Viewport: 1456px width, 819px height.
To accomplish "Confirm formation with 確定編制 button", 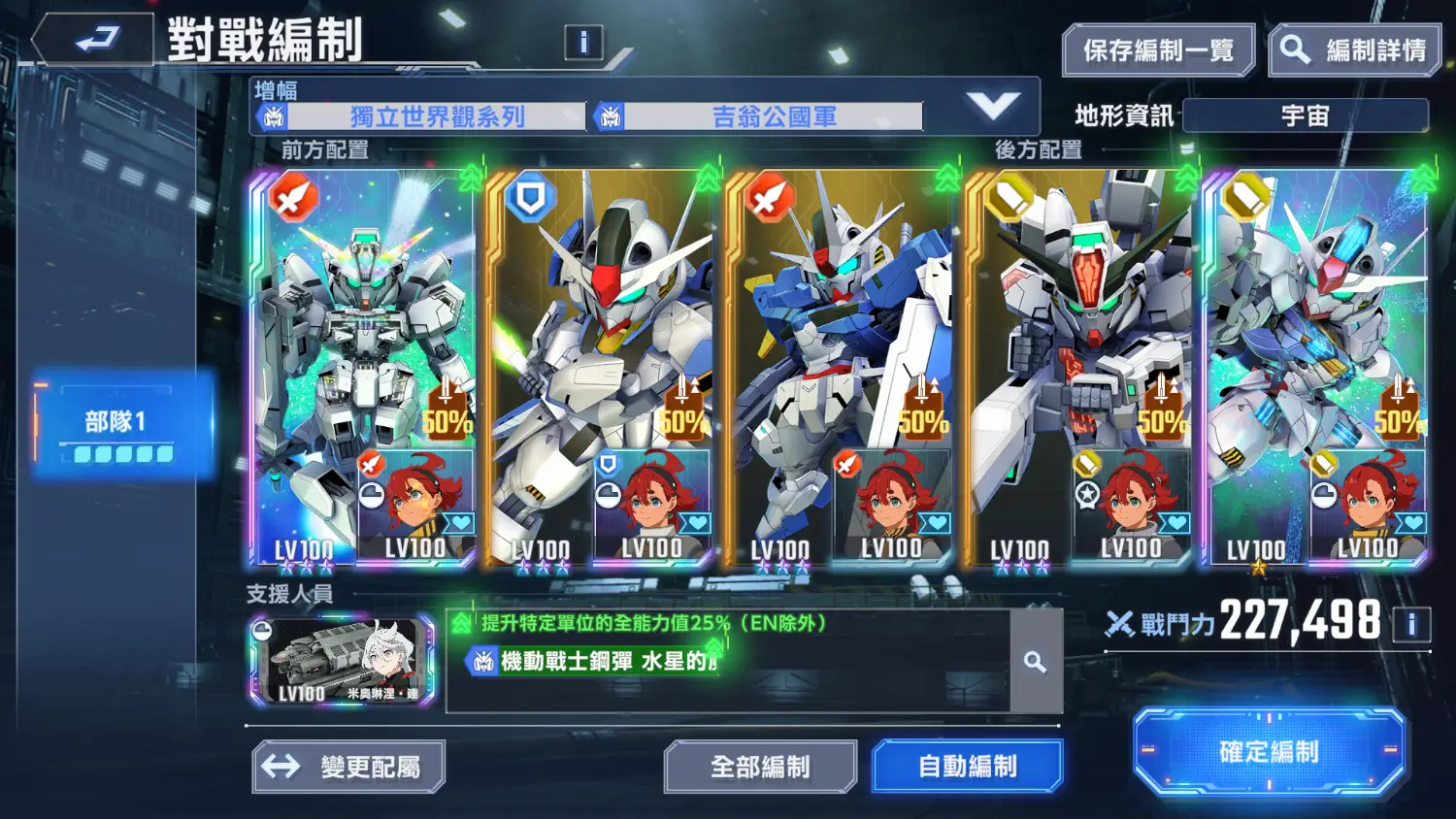I will pos(1269,752).
